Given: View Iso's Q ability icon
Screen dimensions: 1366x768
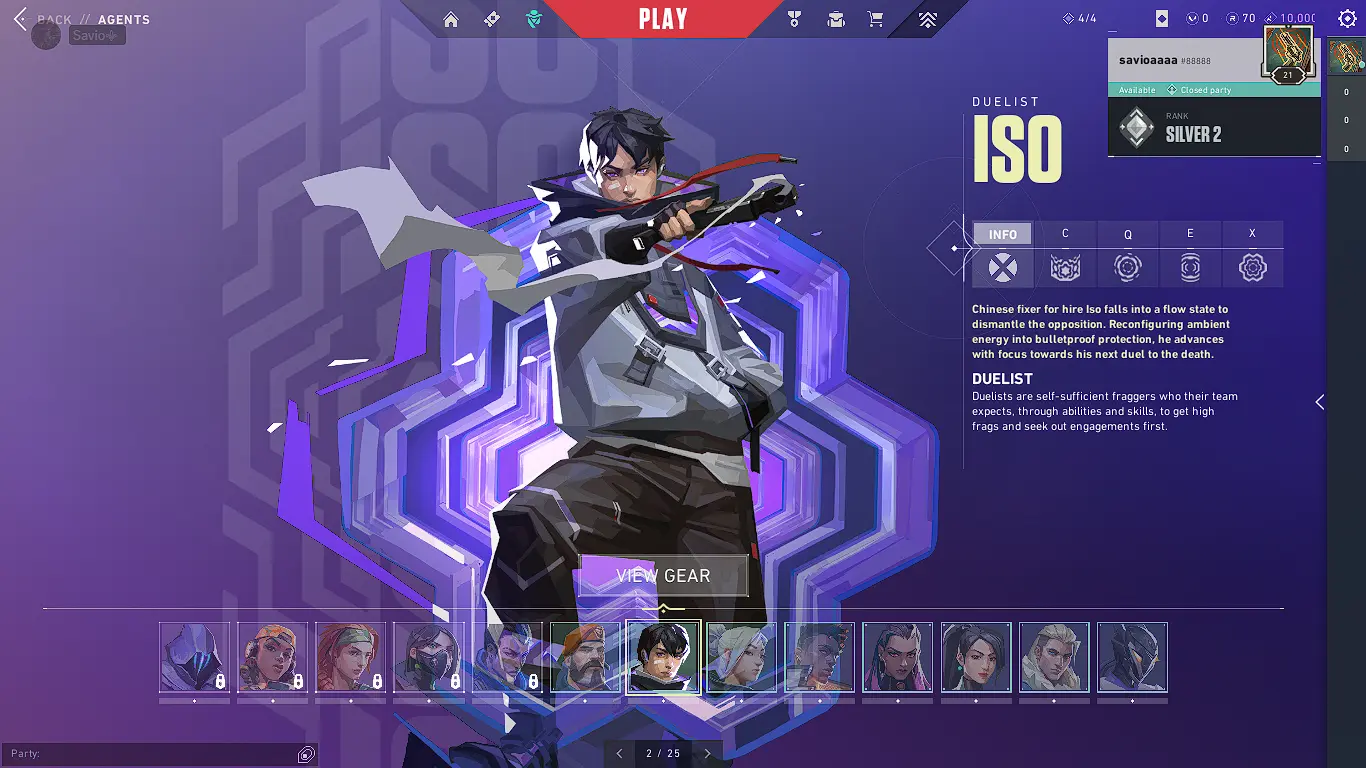Looking at the screenshot, I should tap(1128, 268).
